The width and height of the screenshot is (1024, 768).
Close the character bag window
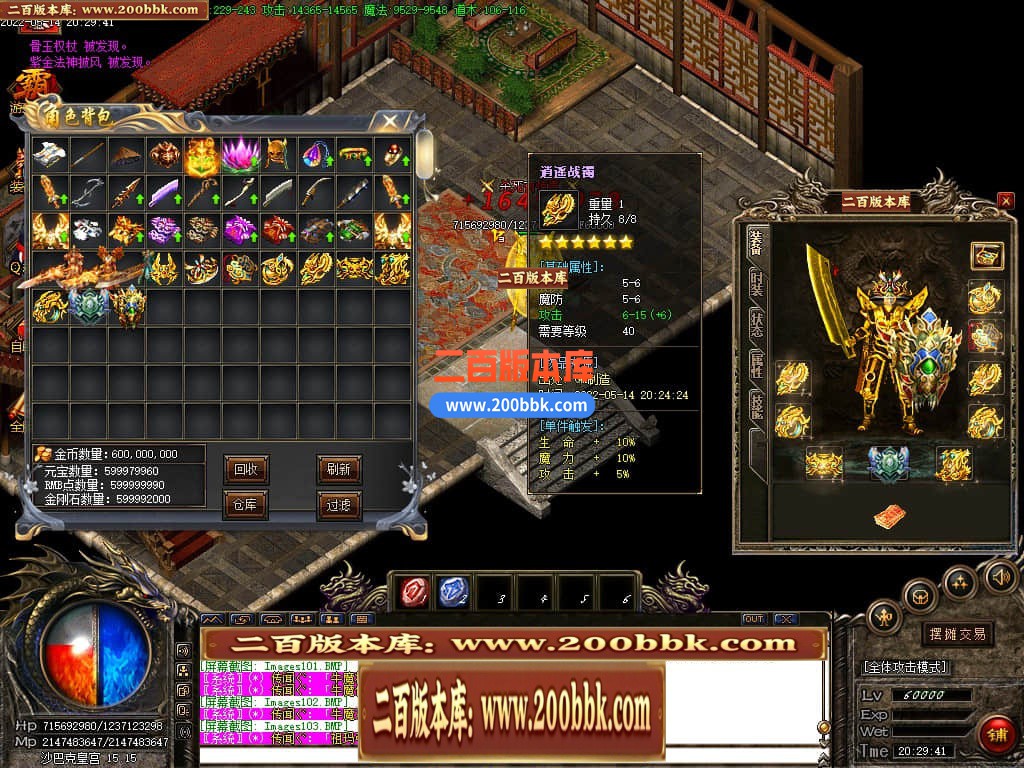pyautogui.click(x=390, y=121)
